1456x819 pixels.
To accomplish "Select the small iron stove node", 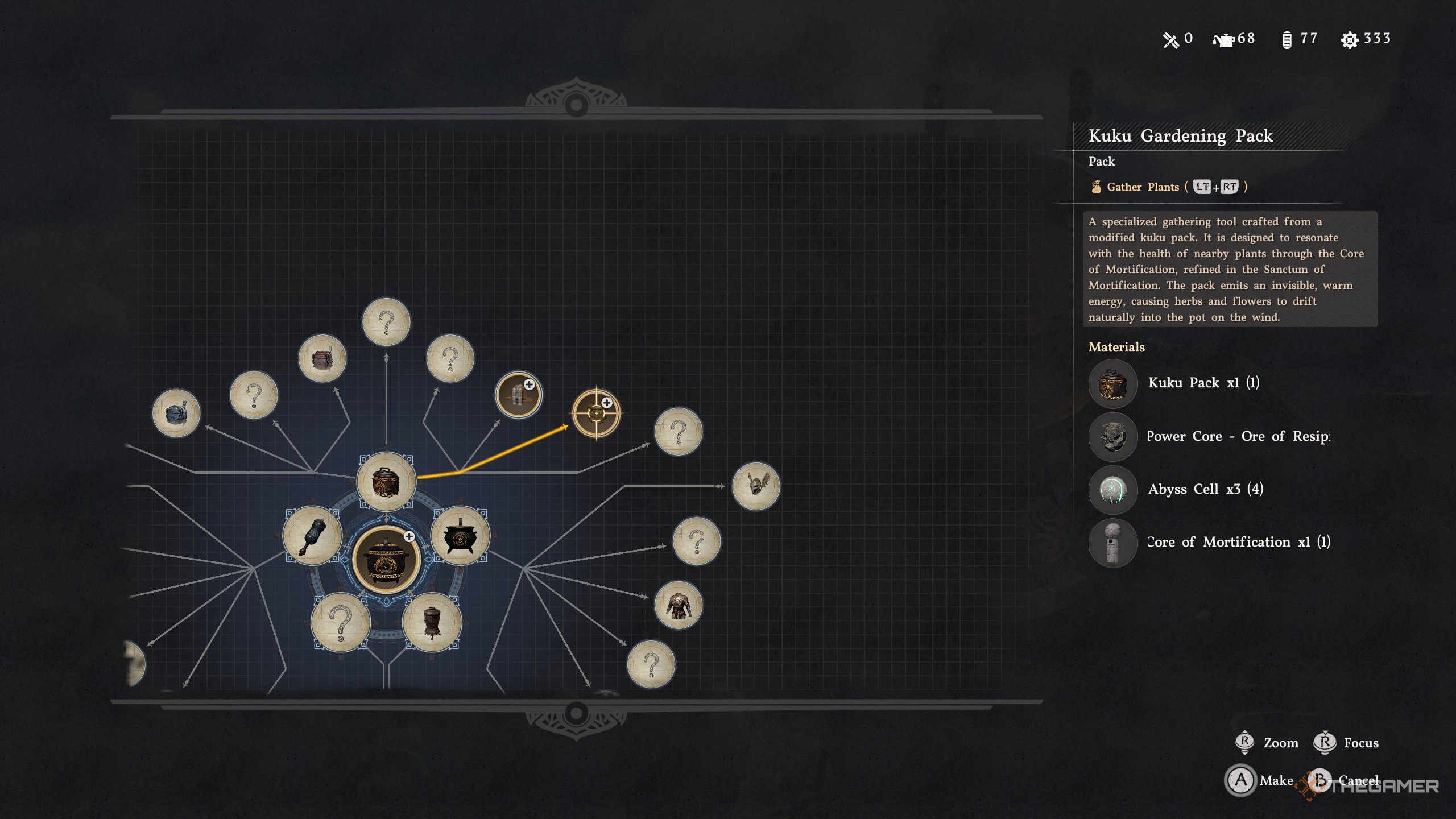I will click(x=432, y=622).
